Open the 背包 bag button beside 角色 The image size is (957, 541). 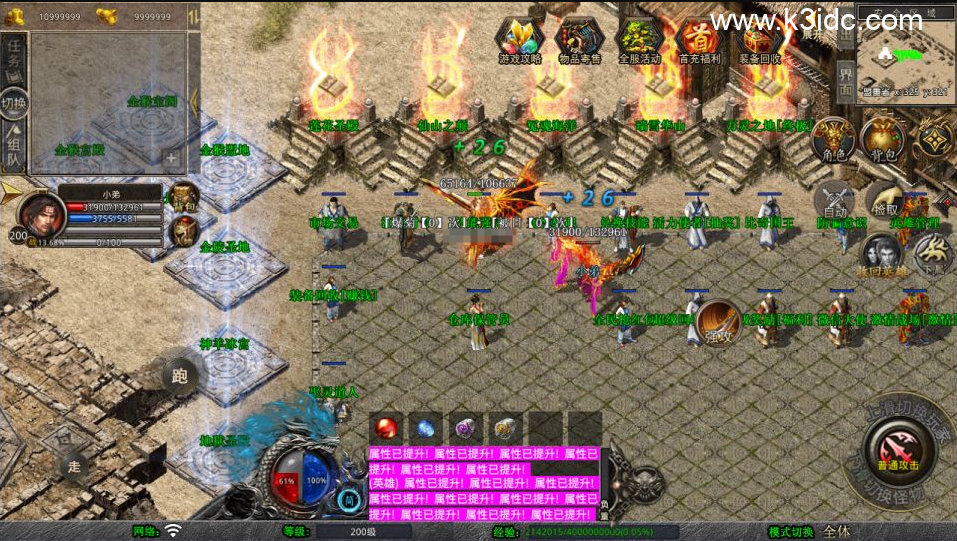point(882,140)
